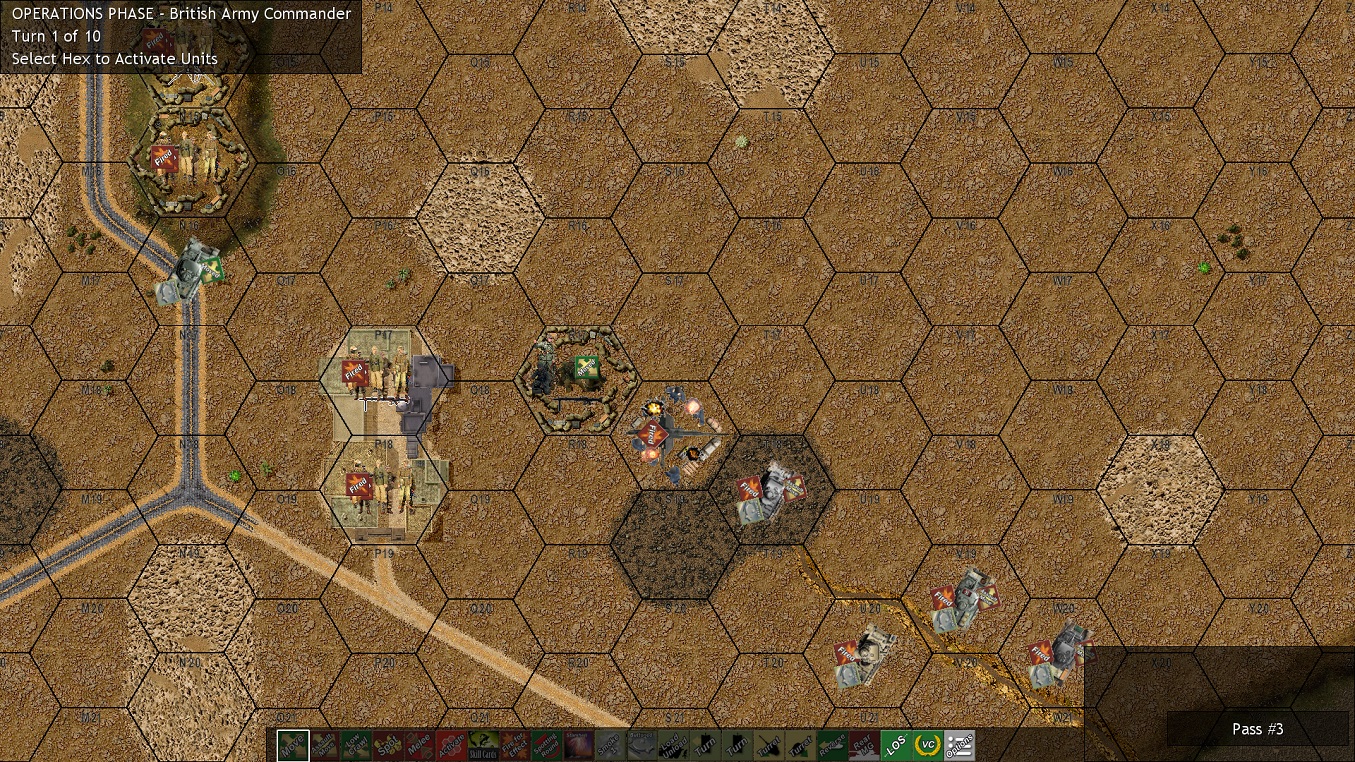Viewport: 1355px width, 762px height.
Task: Click the Fire for Effect icon
Action: 515,745
